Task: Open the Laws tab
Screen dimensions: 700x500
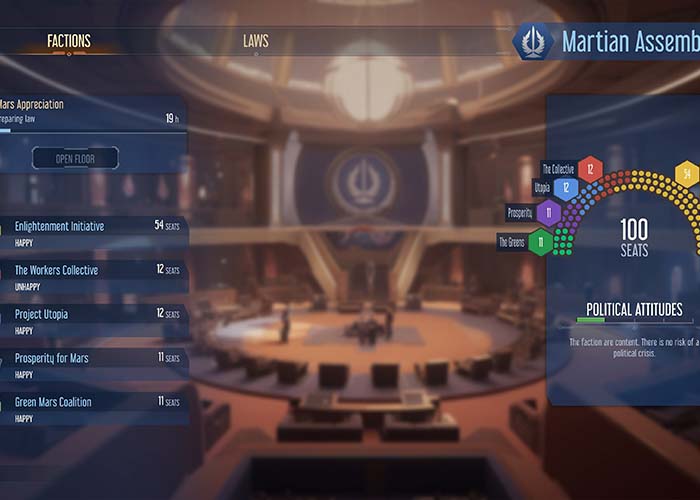Action: [255, 41]
